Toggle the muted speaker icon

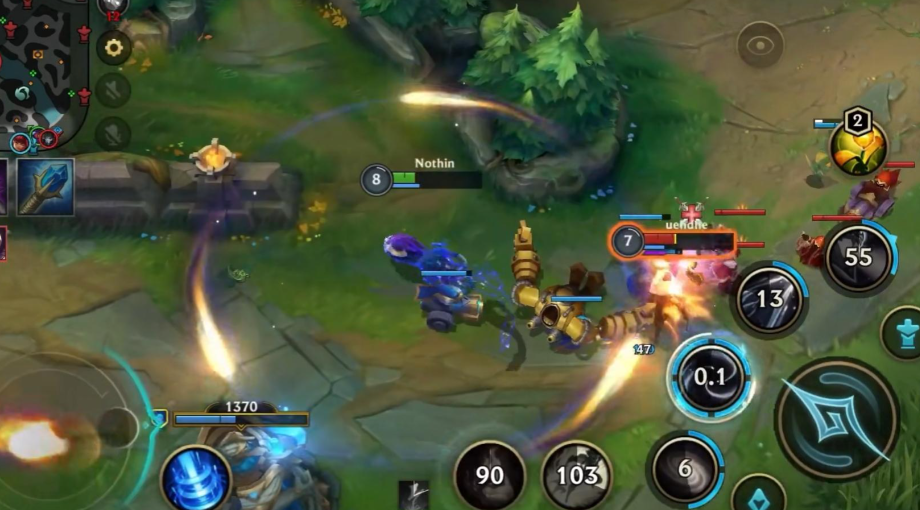(113, 90)
